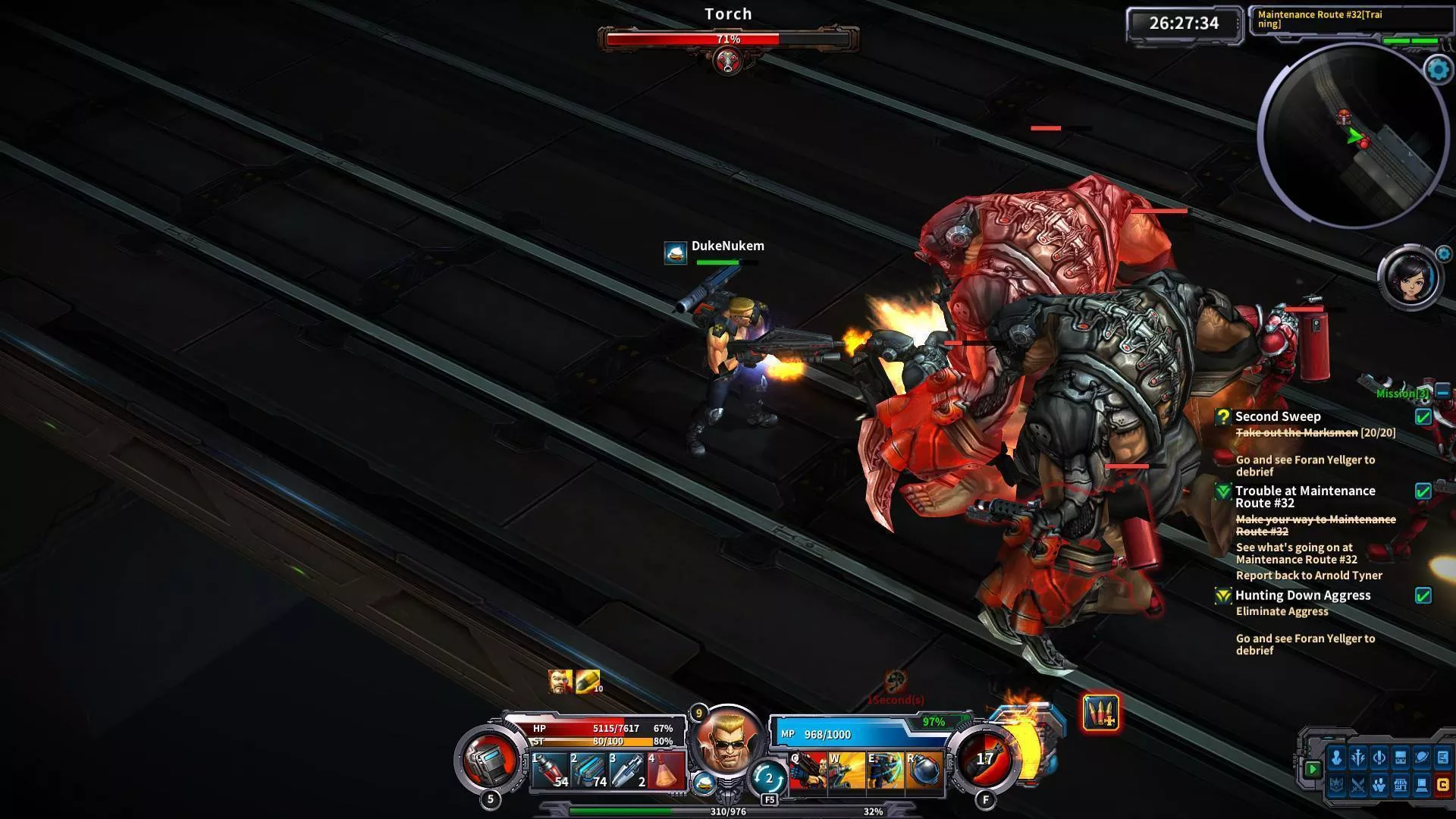
Task: Click the Duke Nukem character portrait
Action: tap(726, 742)
